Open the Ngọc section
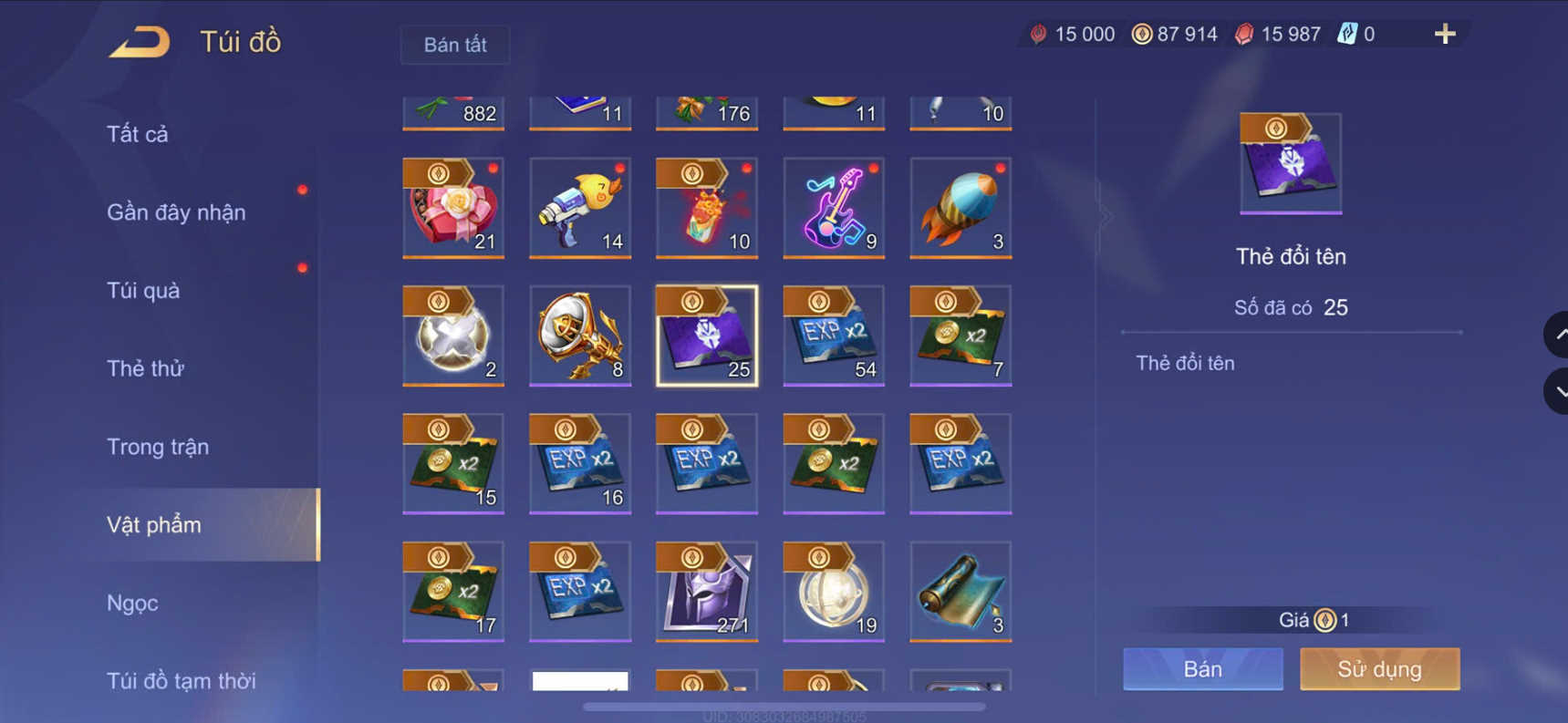This screenshot has height=723, width=1568. [133, 603]
